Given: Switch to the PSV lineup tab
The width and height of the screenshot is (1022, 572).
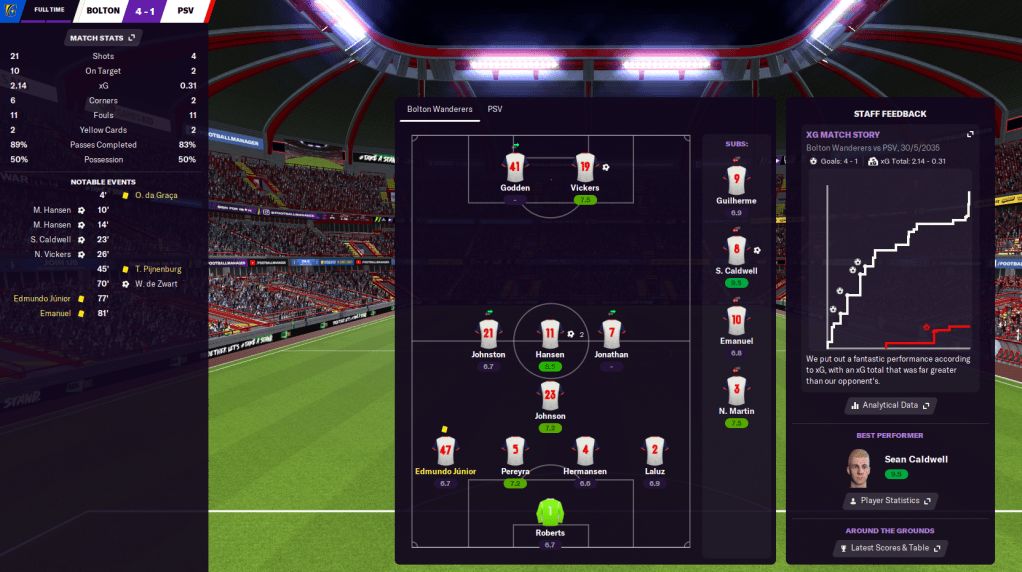Looking at the screenshot, I should [x=495, y=109].
